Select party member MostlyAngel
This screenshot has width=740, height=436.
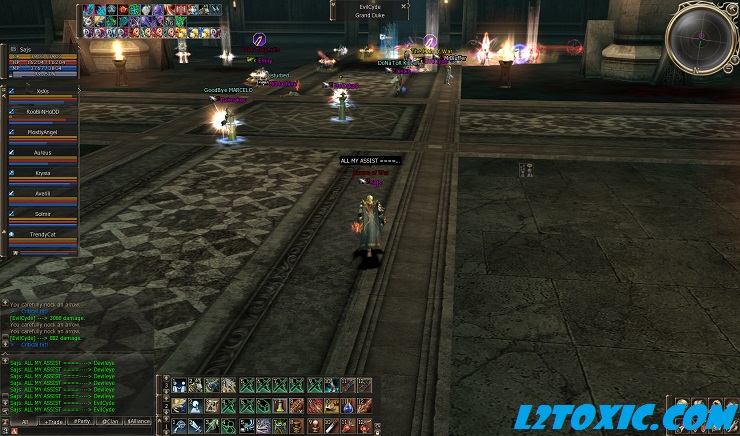tap(42, 132)
